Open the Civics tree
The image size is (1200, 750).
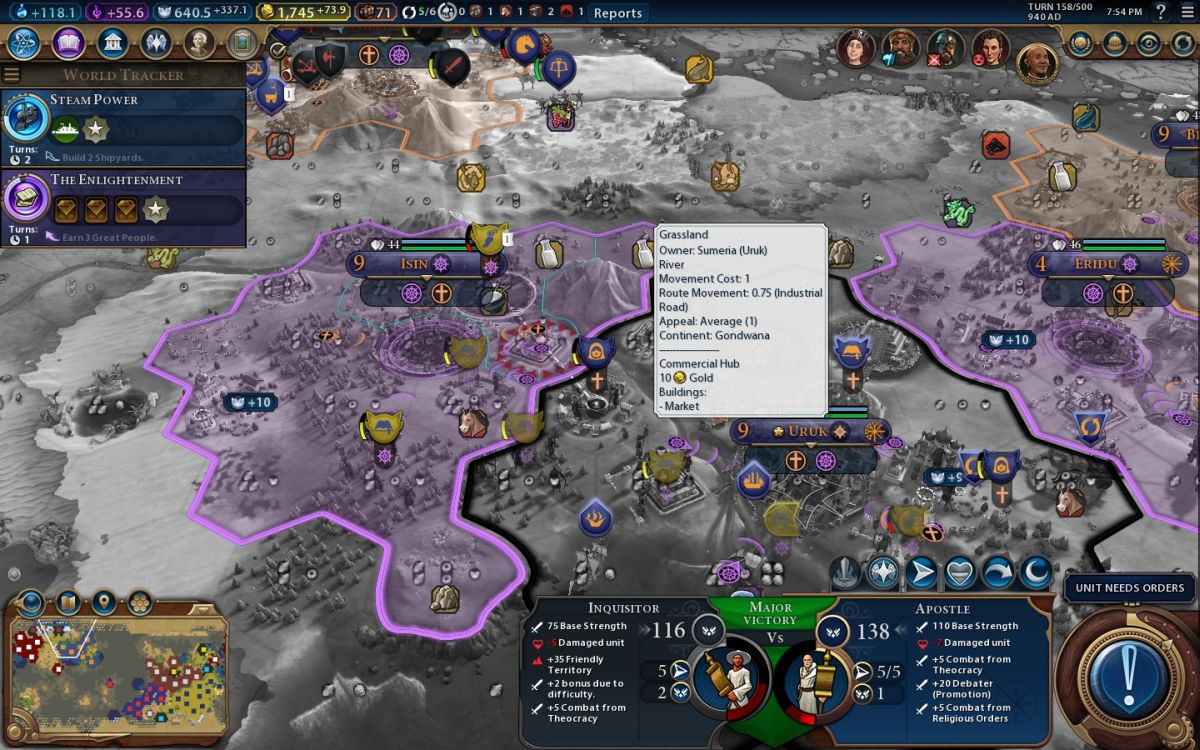68,44
